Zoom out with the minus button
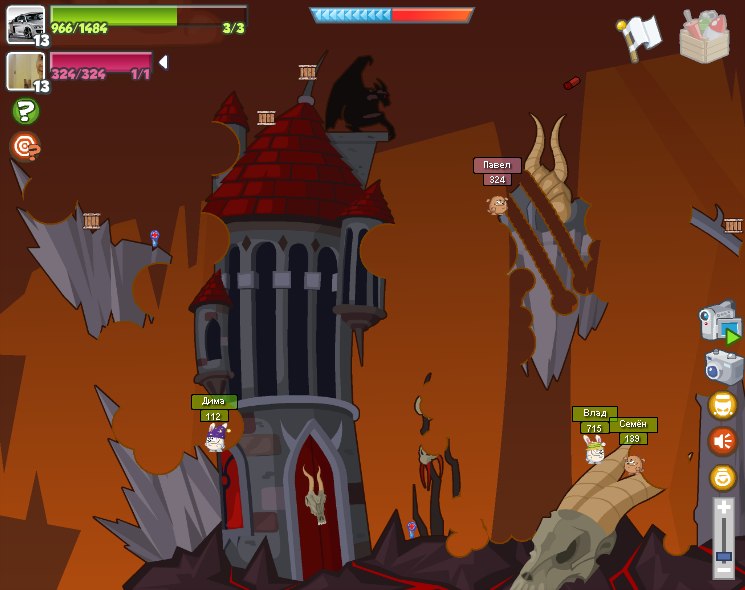The width and height of the screenshot is (745, 590). (723, 569)
